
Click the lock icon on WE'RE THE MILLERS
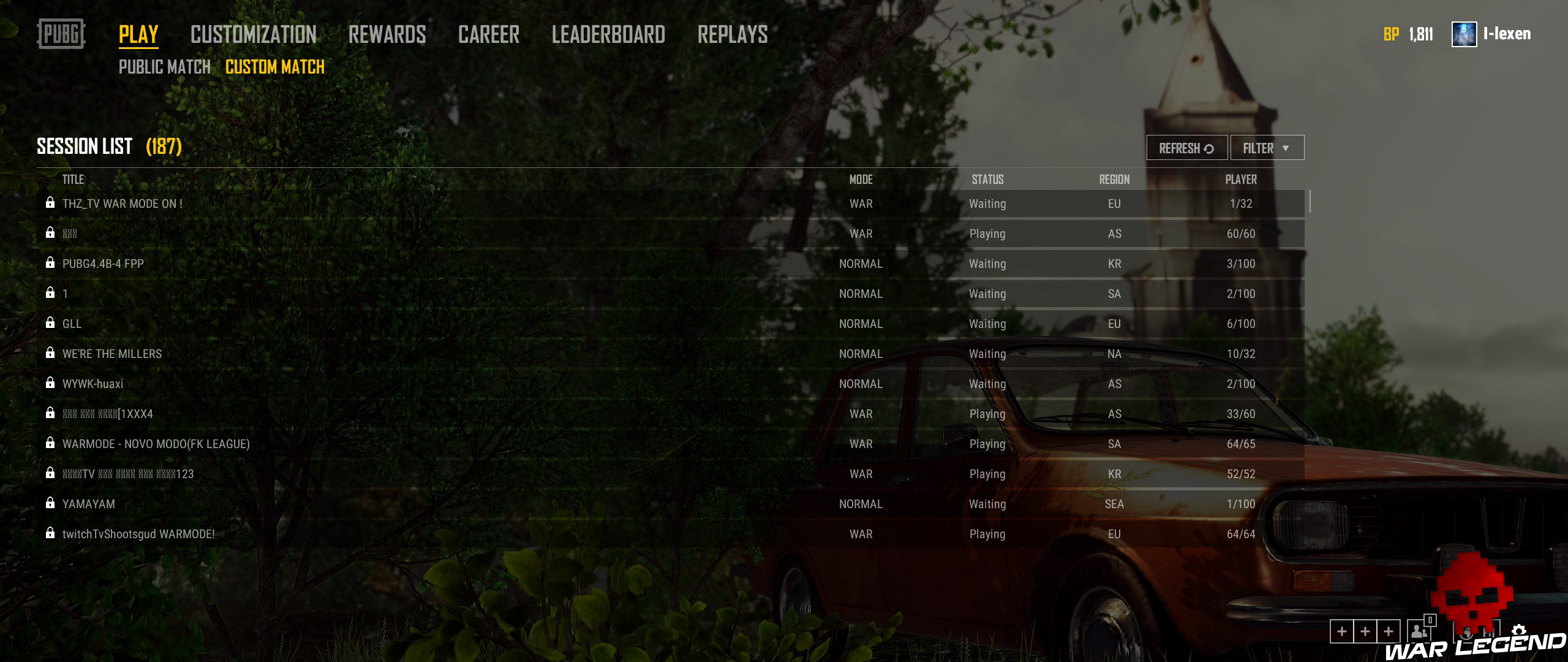pos(50,354)
